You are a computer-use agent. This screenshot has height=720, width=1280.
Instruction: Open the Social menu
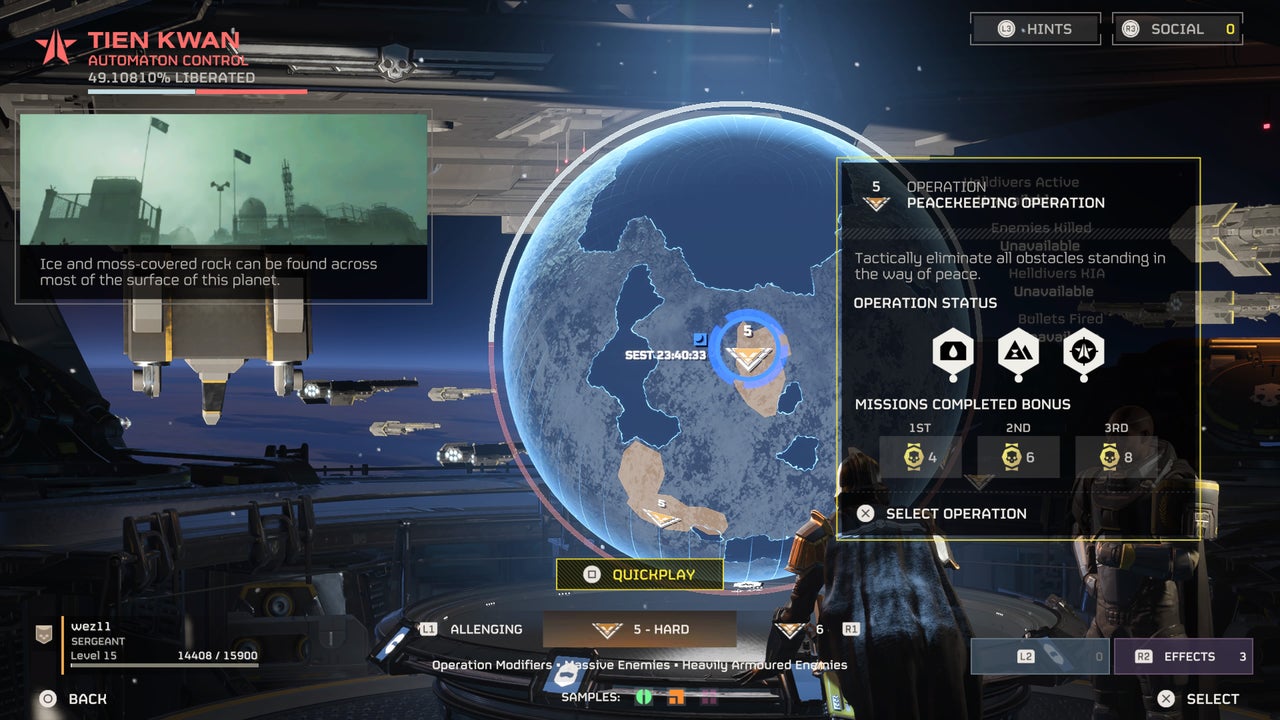(1177, 29)
